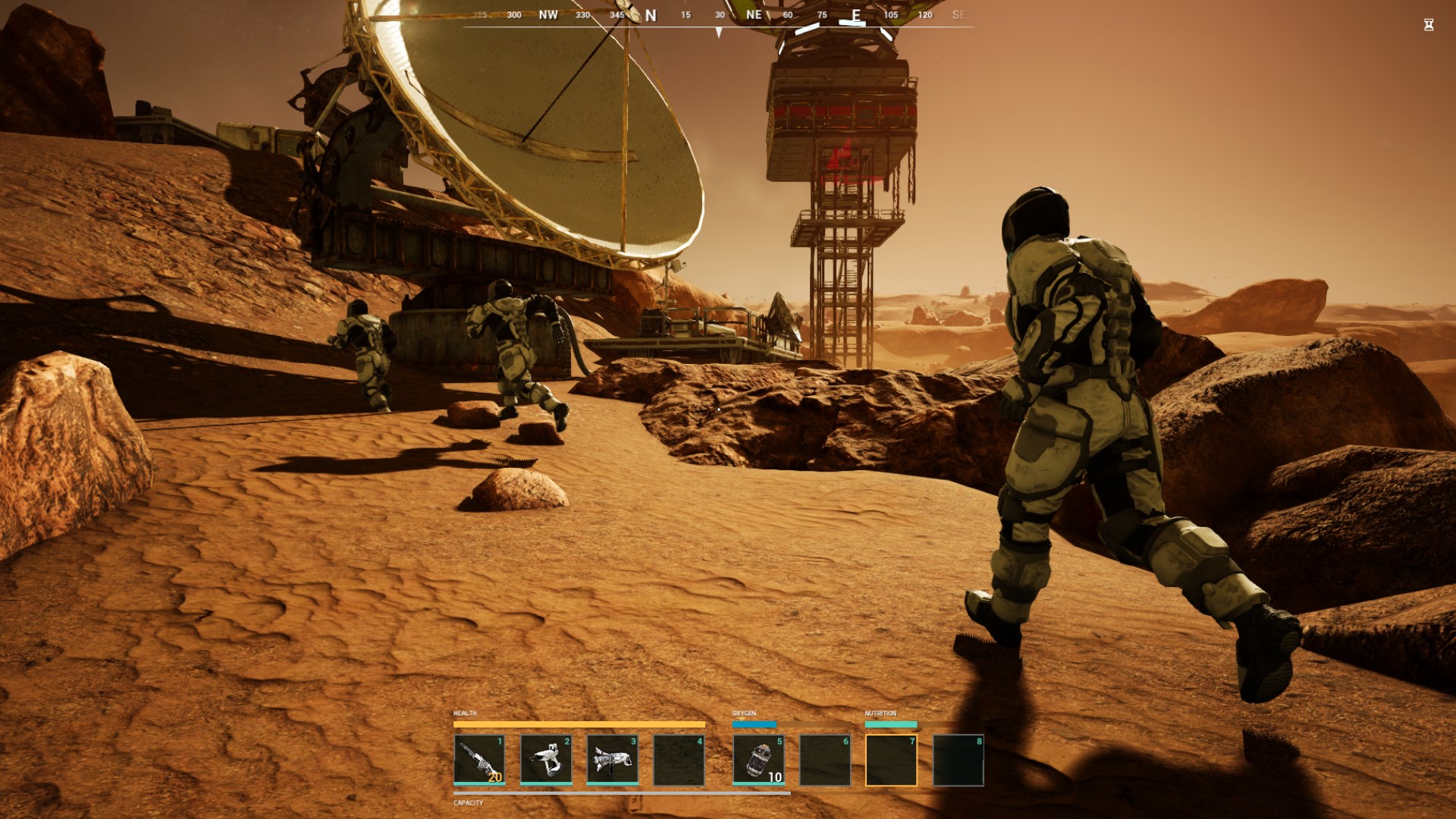1456x819 pixels.
Task: Use the canister in slot 5
Action: coord(758,759)
